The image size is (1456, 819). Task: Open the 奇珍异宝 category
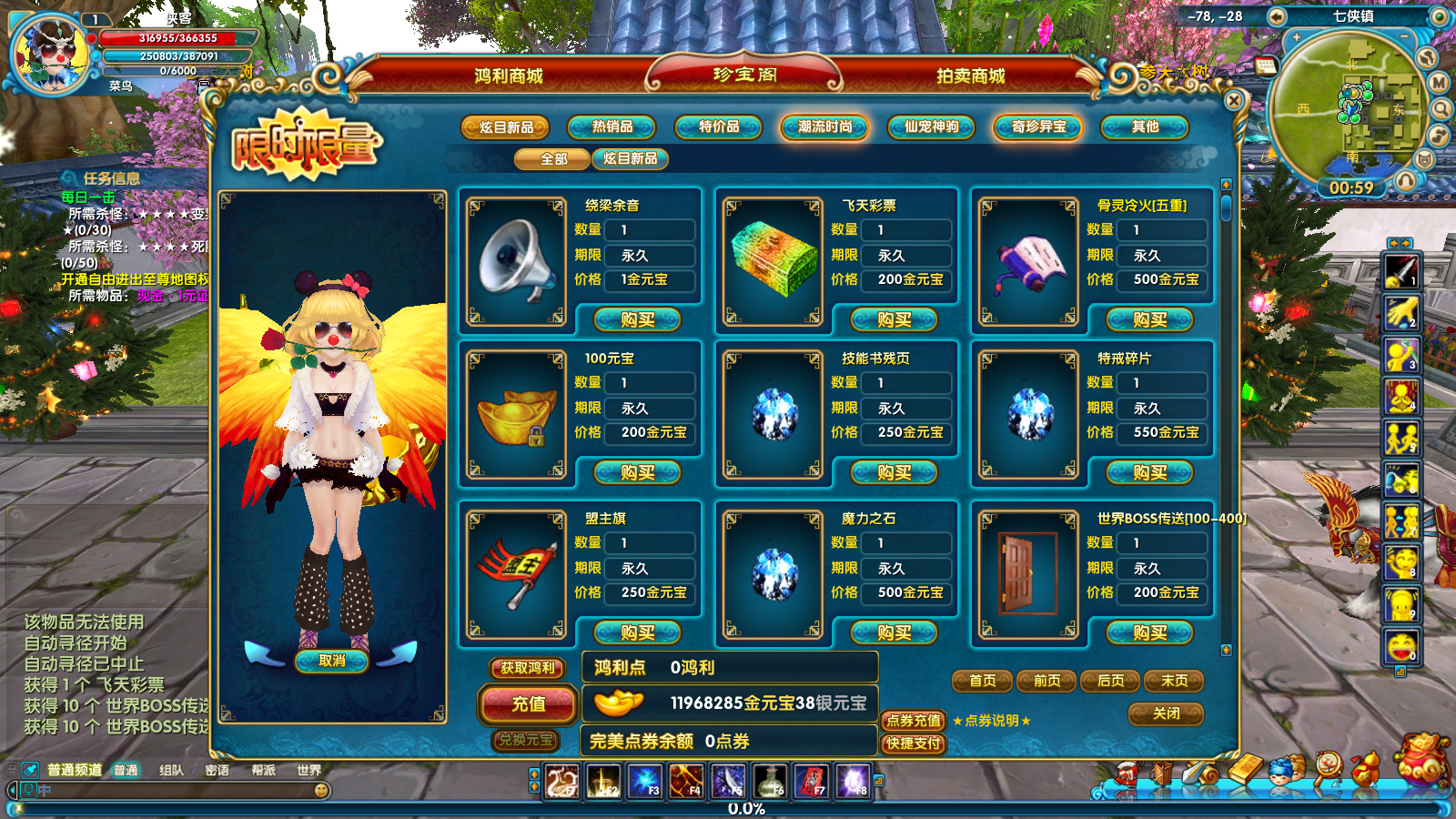pyautogui.click(x=1038, y=127)
